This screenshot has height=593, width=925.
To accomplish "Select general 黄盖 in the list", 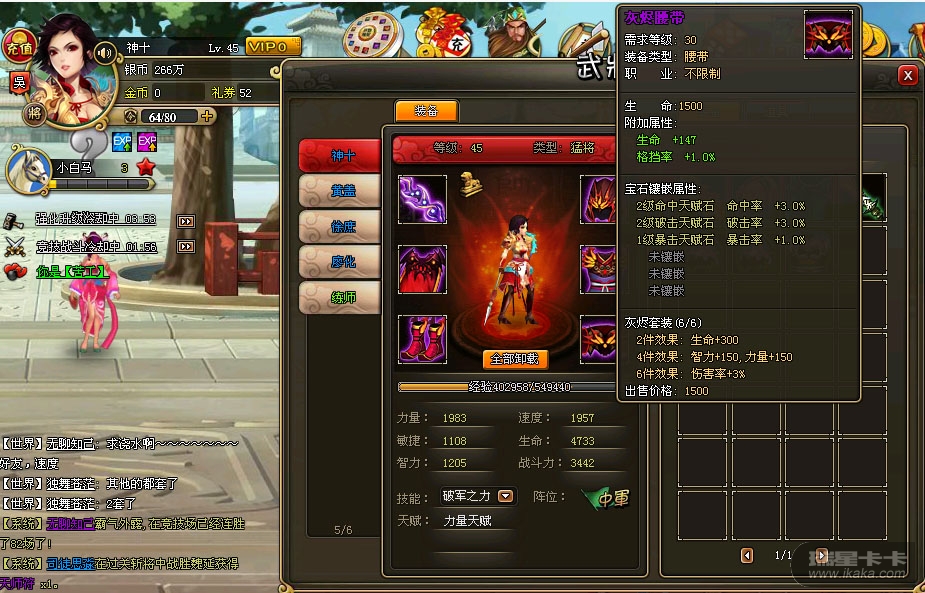I will tap(341, 191).
